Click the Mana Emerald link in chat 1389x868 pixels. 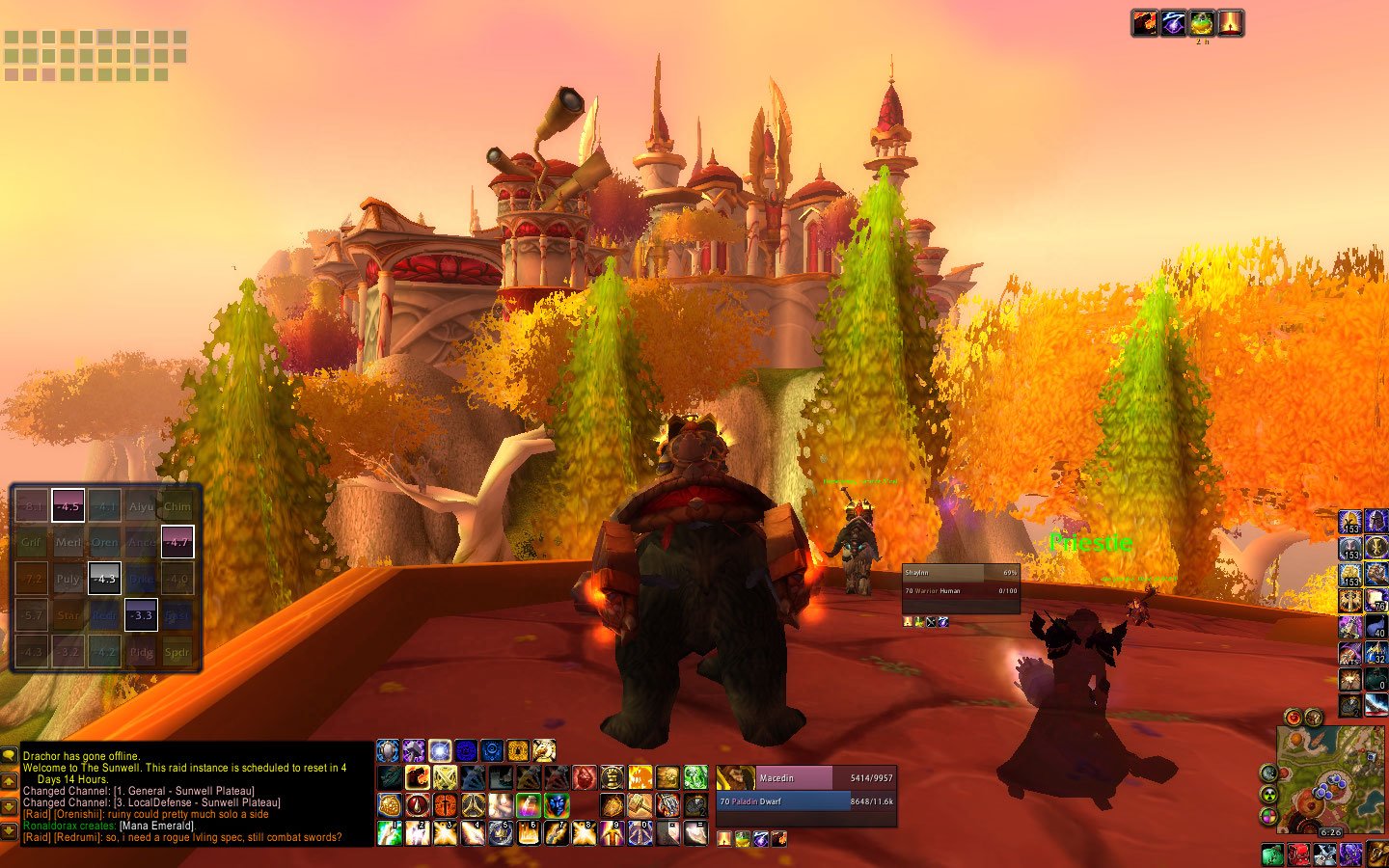[157, 826]
